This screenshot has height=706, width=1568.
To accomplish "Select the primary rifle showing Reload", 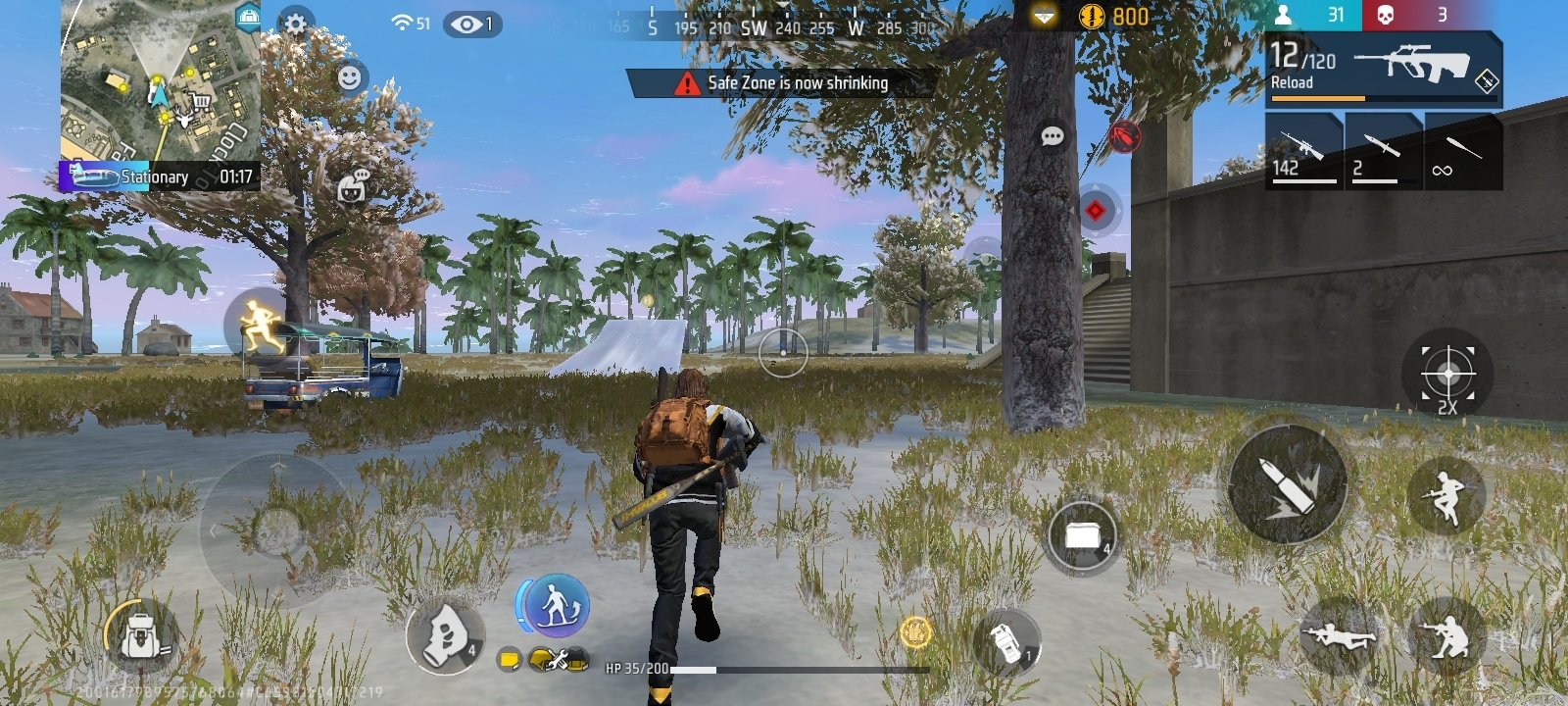I will click(1383, 67).
